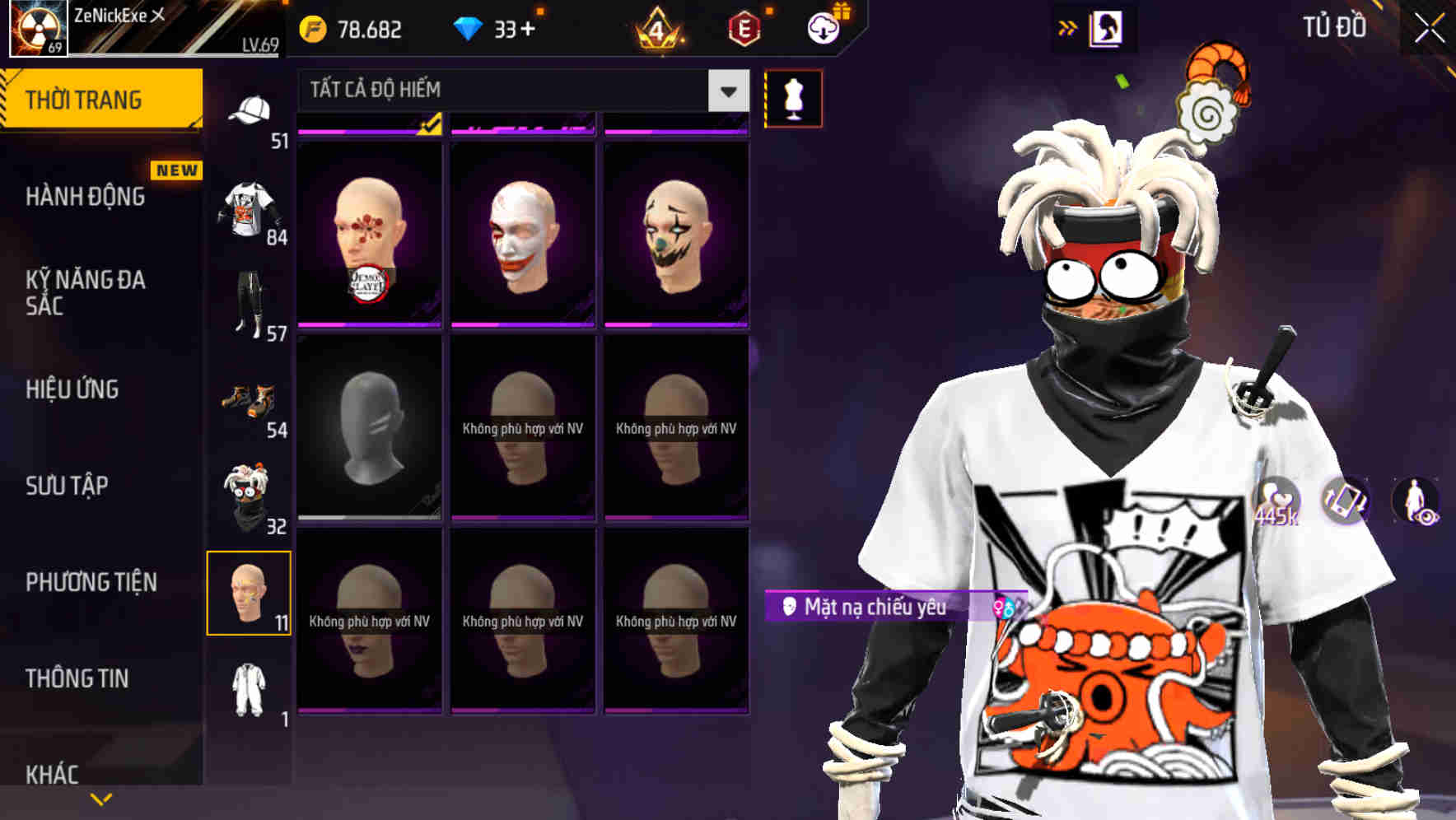Switch to the HÀNH ĐỘNG tab

[x=85, y=196]
